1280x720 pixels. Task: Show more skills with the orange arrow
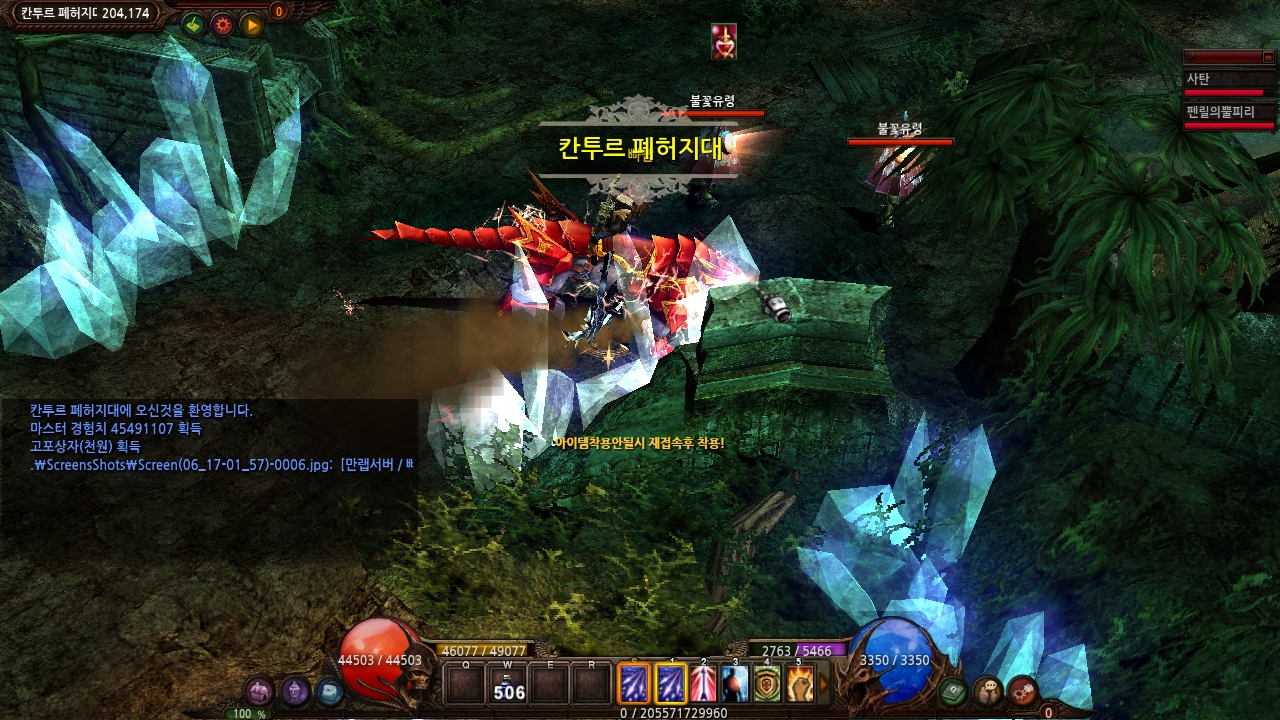tap(824, 685)
